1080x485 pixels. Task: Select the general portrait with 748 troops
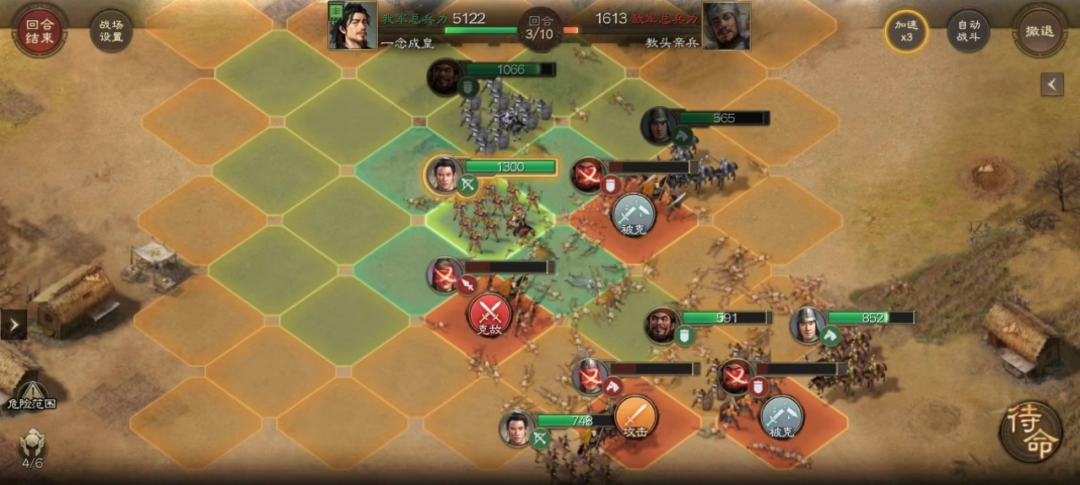coord(517,427)
